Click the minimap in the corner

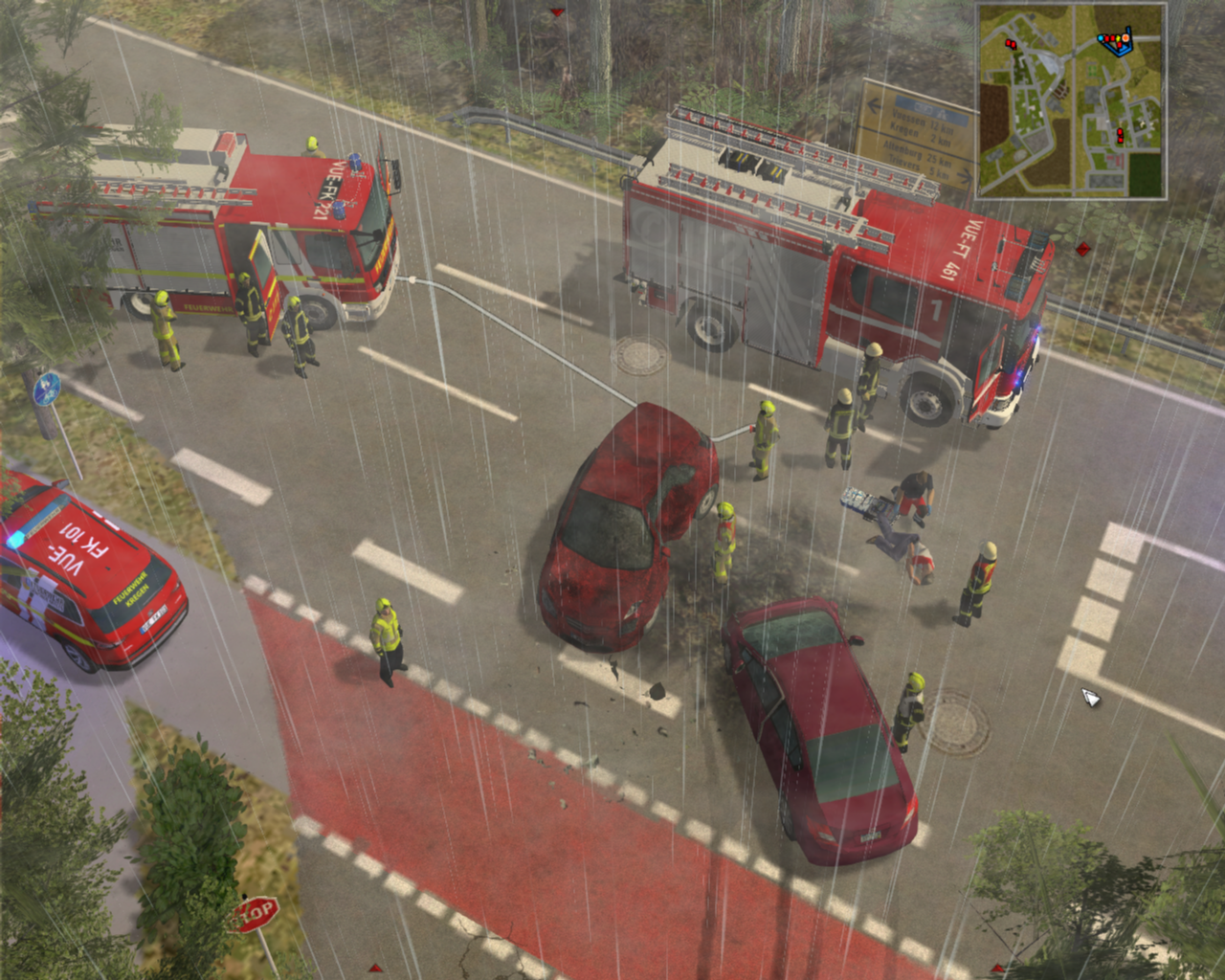point(1071,100)
